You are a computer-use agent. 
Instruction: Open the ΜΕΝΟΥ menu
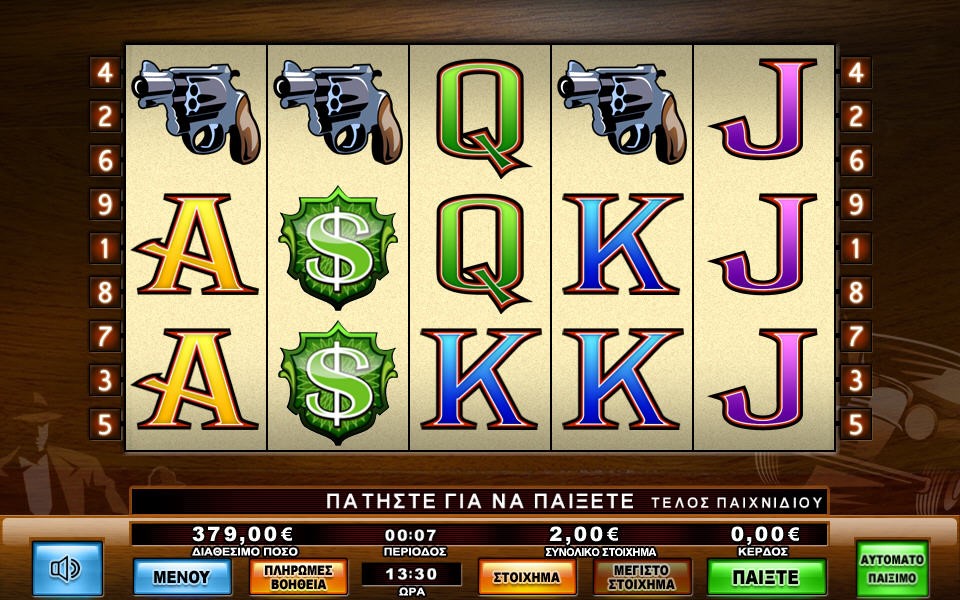[182, 576]
